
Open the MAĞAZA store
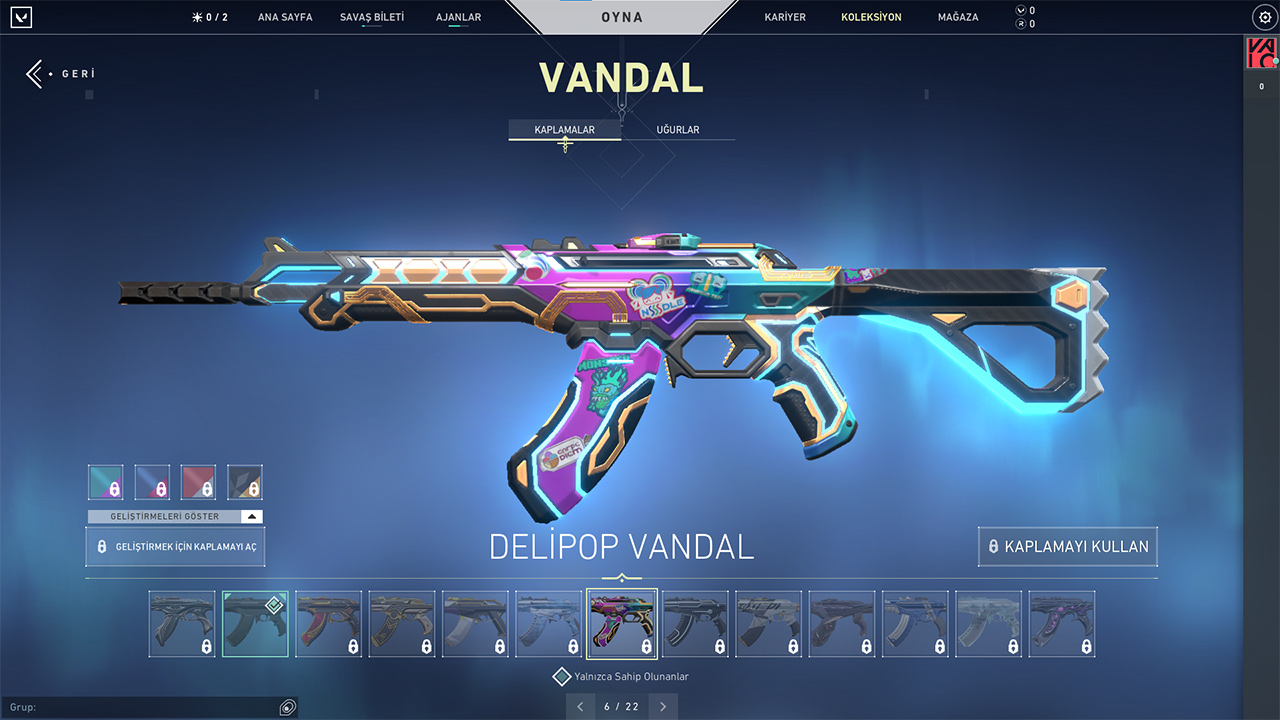point(958,17)
